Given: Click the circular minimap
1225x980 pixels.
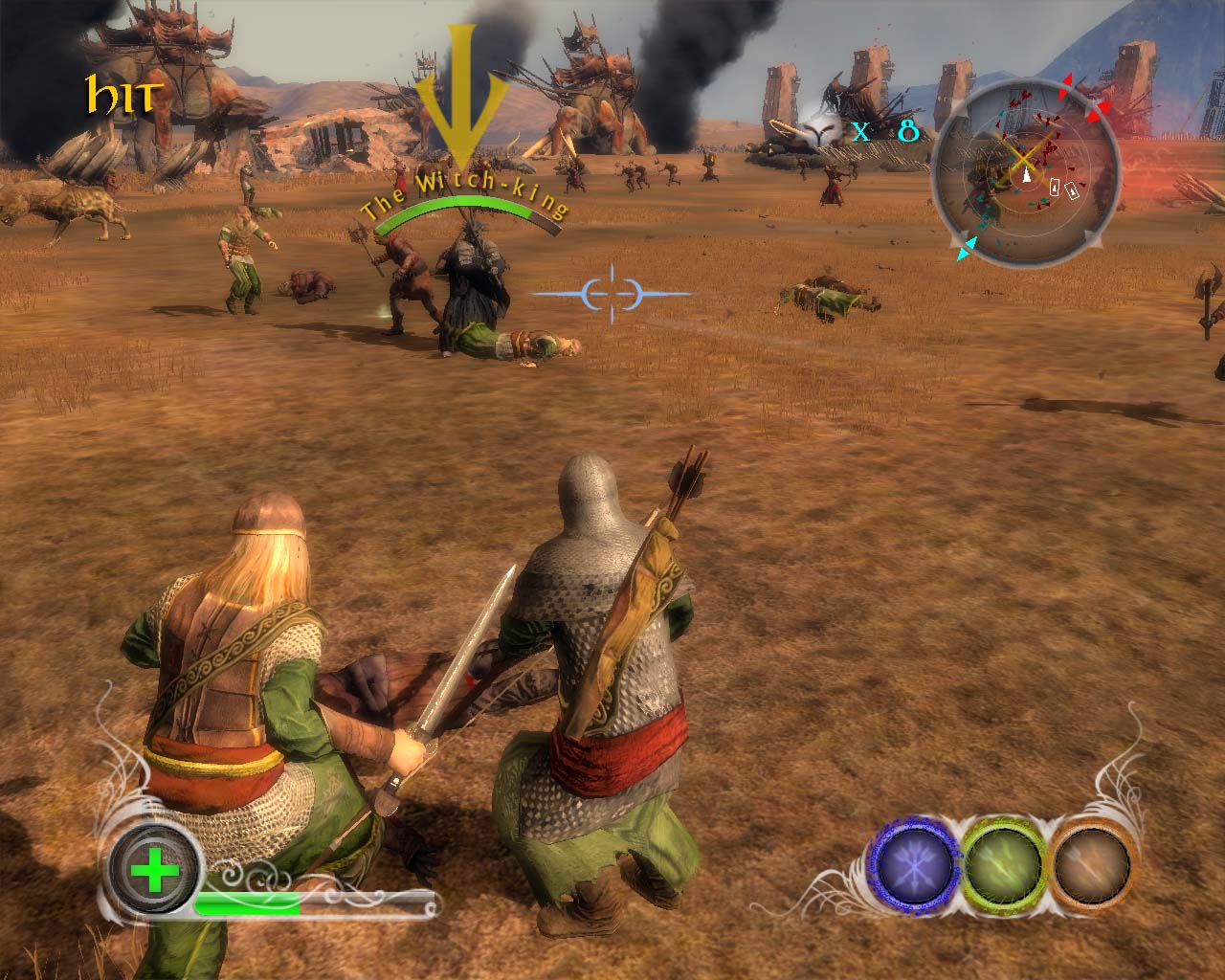Looking at the screenshot, I should click(1026, 177).
